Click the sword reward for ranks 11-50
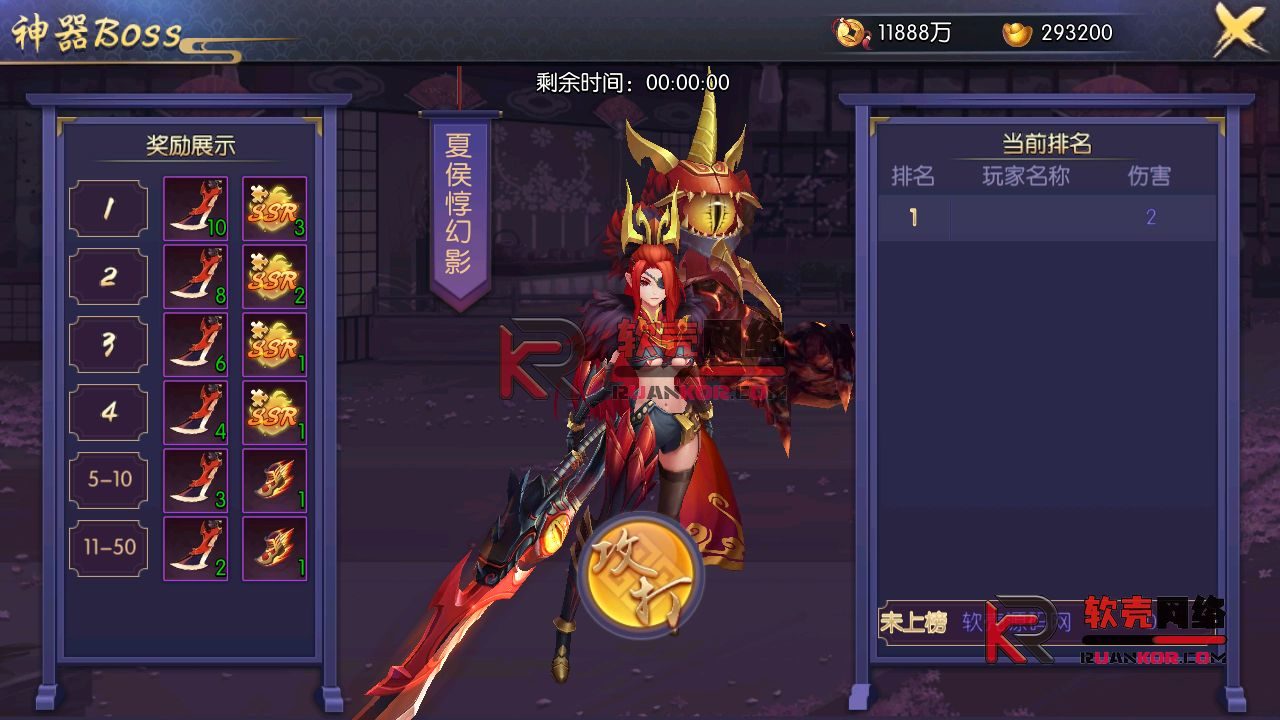The image size is (1280, 720). tap(195, 547)
